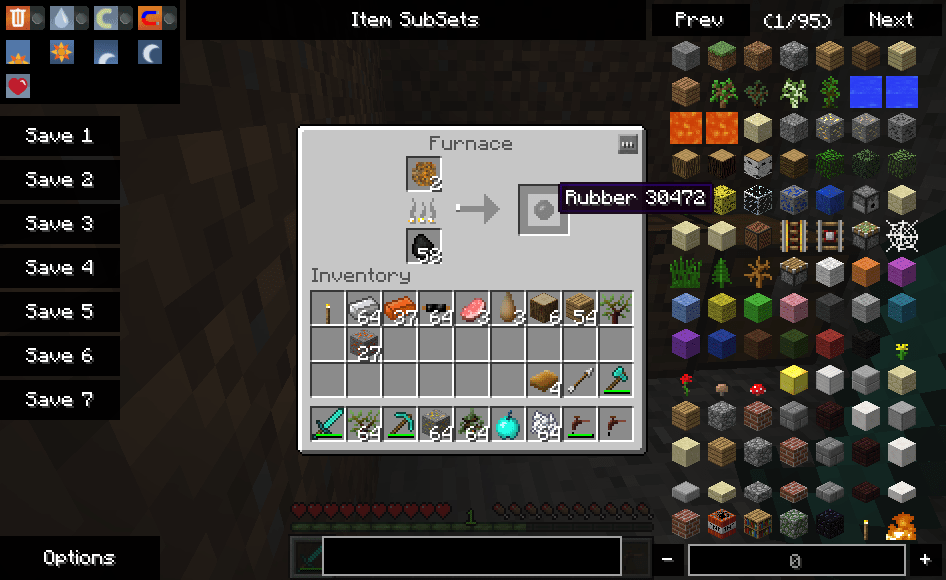Viewport: 946px width, 580px height.
Task: Click the item search text field
Action: coord(471,557)
